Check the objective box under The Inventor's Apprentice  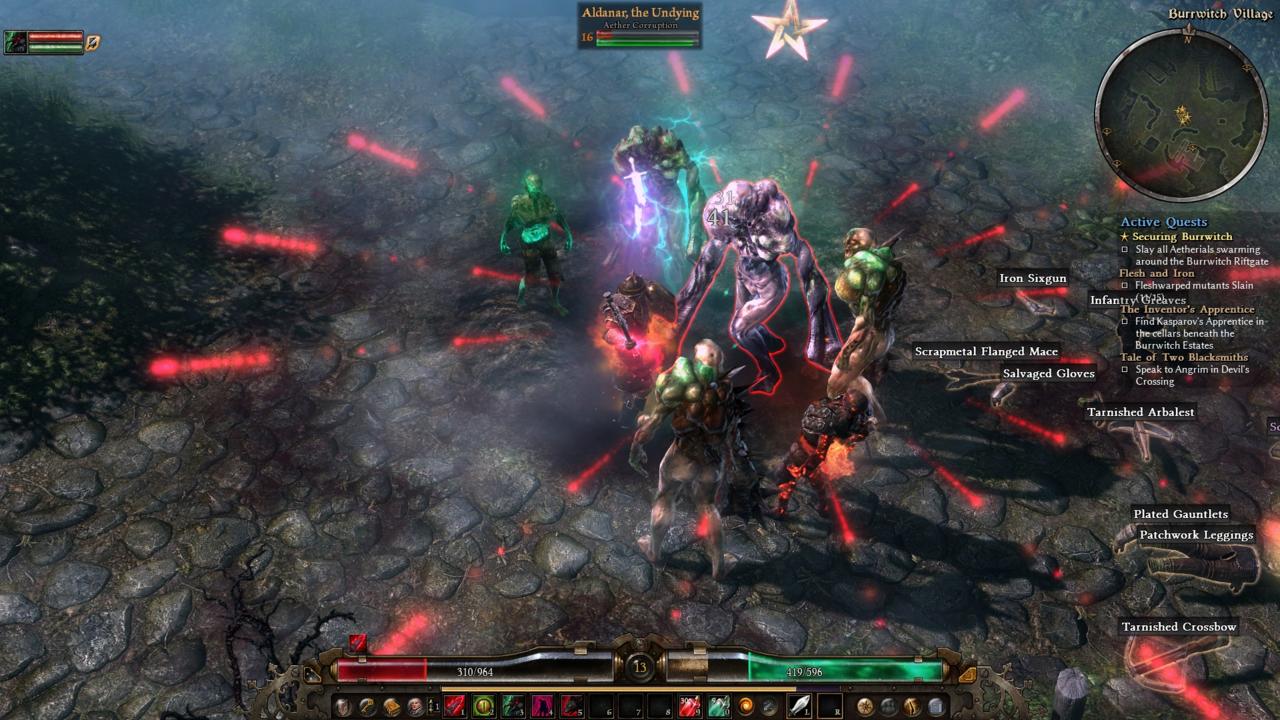(x=1127, y=322)
